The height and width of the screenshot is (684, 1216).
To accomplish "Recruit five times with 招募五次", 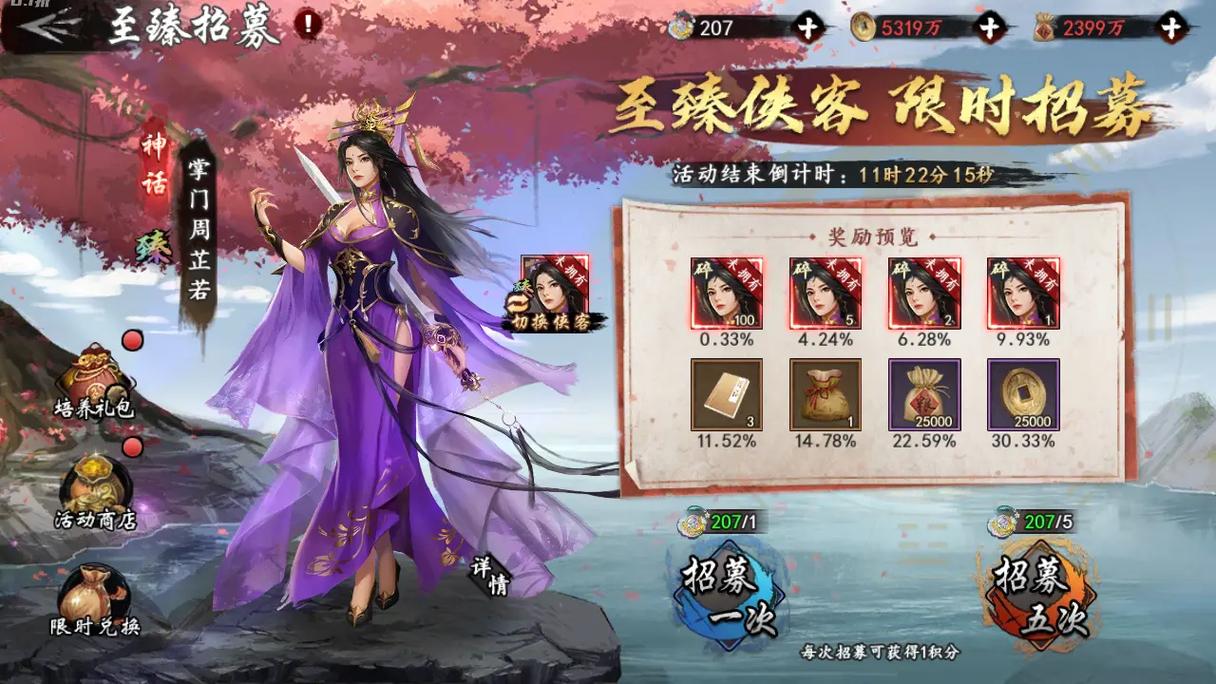I will (1039, 588).
